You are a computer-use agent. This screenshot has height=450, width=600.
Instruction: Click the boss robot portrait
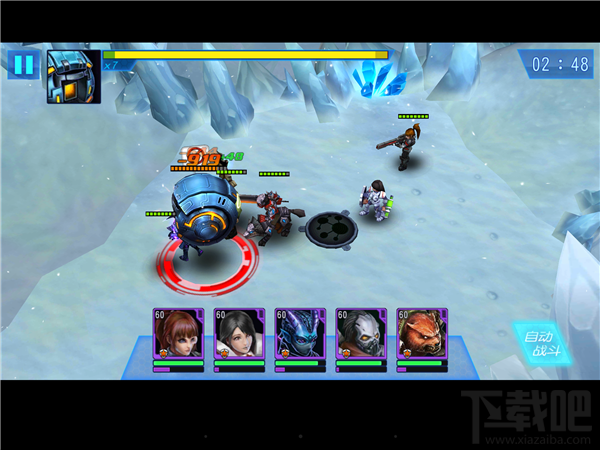click(73, 77)
